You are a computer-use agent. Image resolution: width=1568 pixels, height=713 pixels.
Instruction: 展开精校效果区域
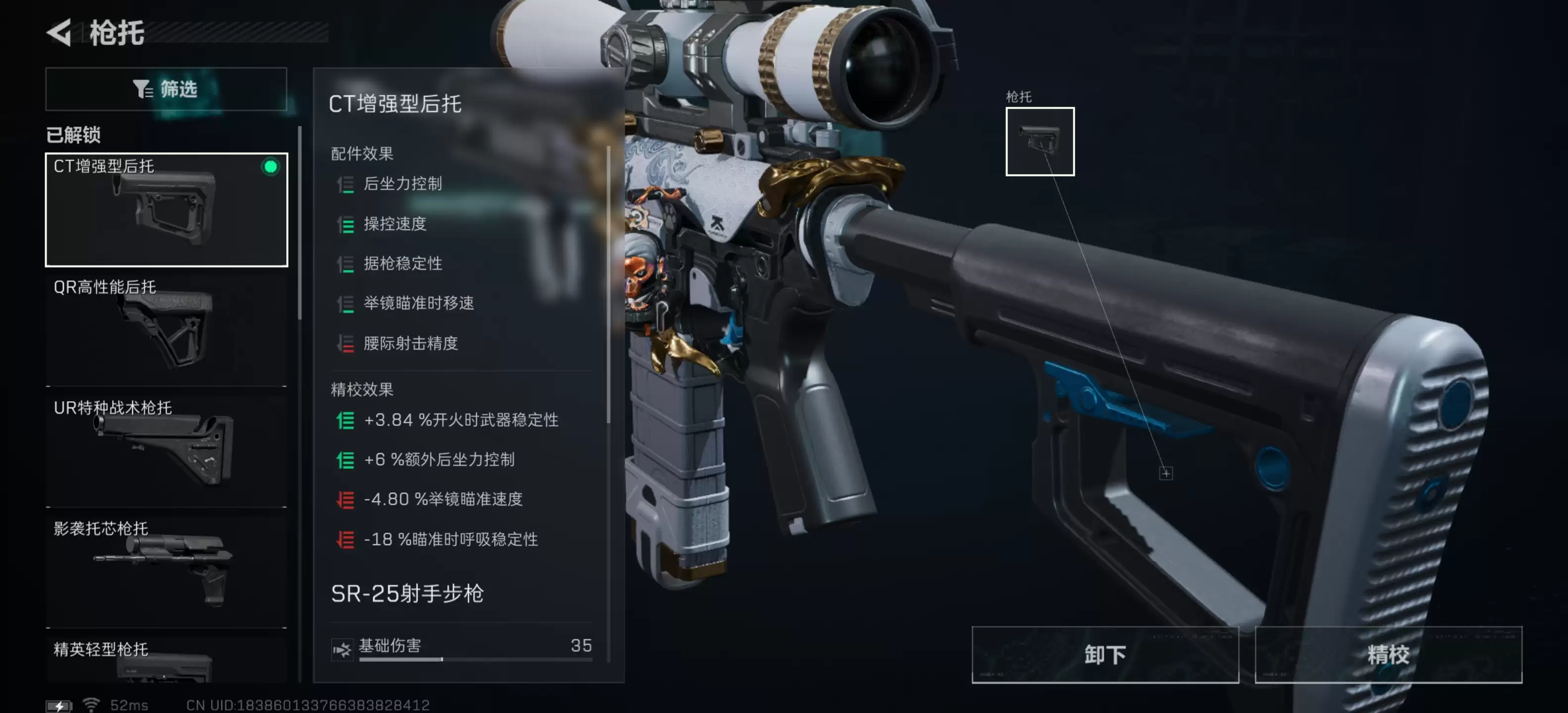tap(360, 390)
